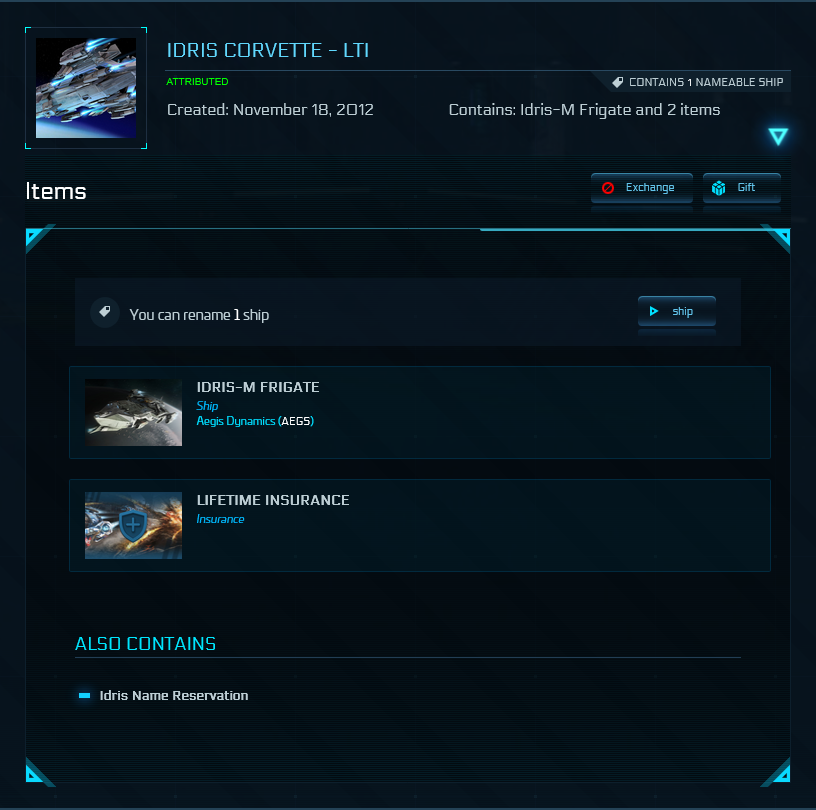816x810 pixels.
Task: Open the Idris Corvette - LTI title
Action: (x=268, y=50)
